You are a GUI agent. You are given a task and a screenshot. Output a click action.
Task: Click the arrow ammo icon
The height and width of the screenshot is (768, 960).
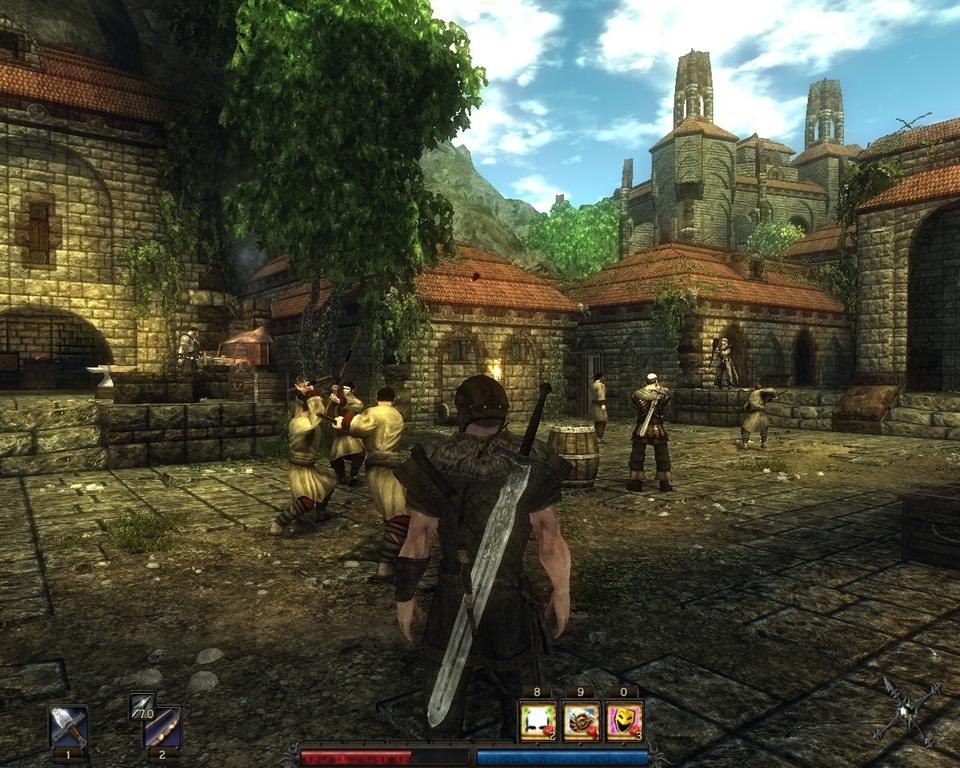(x=141, y=706)
